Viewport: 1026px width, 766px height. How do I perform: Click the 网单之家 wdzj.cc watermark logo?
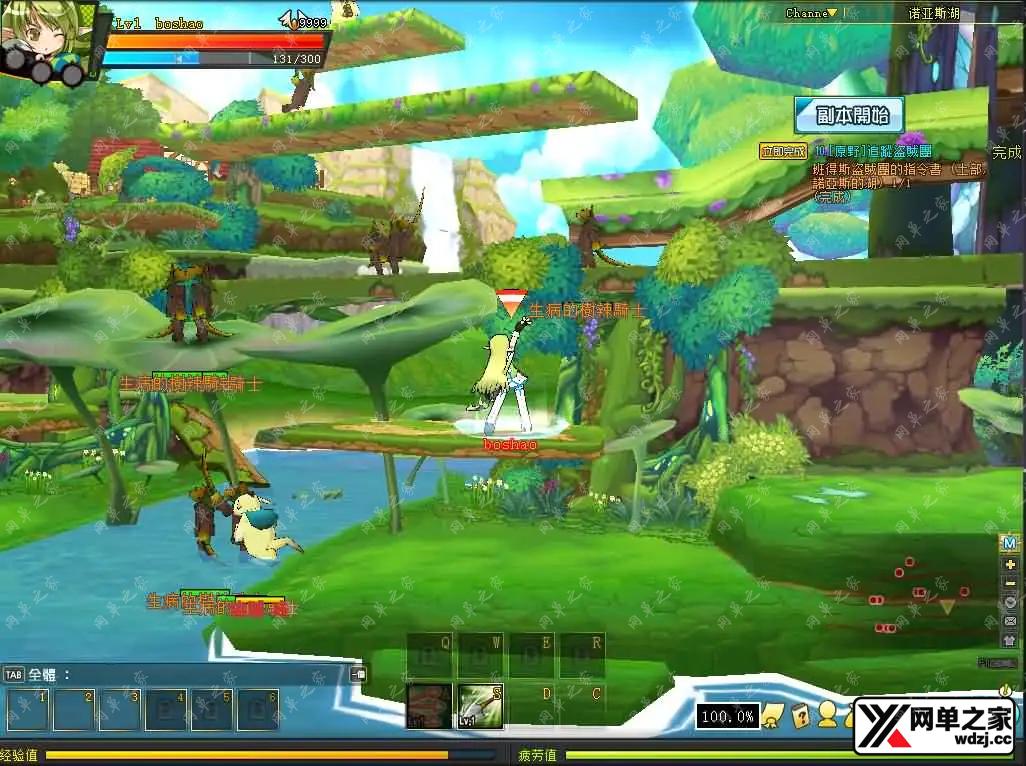(x=933, y=726)
